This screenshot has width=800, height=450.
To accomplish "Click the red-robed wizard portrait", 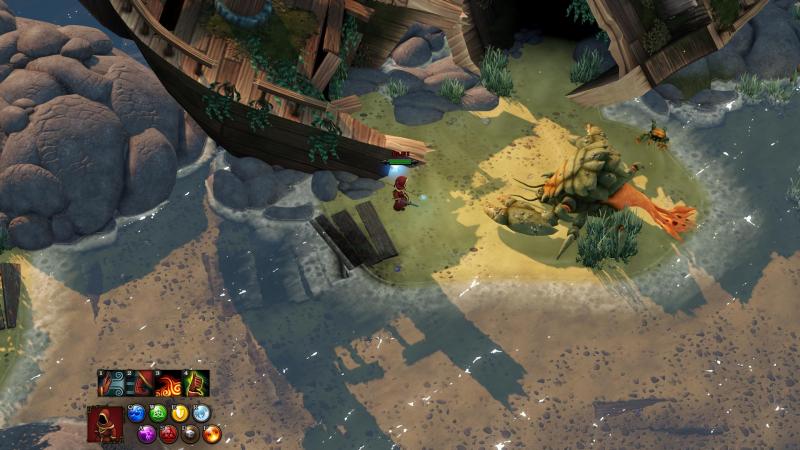I will [x=104, y=424].
